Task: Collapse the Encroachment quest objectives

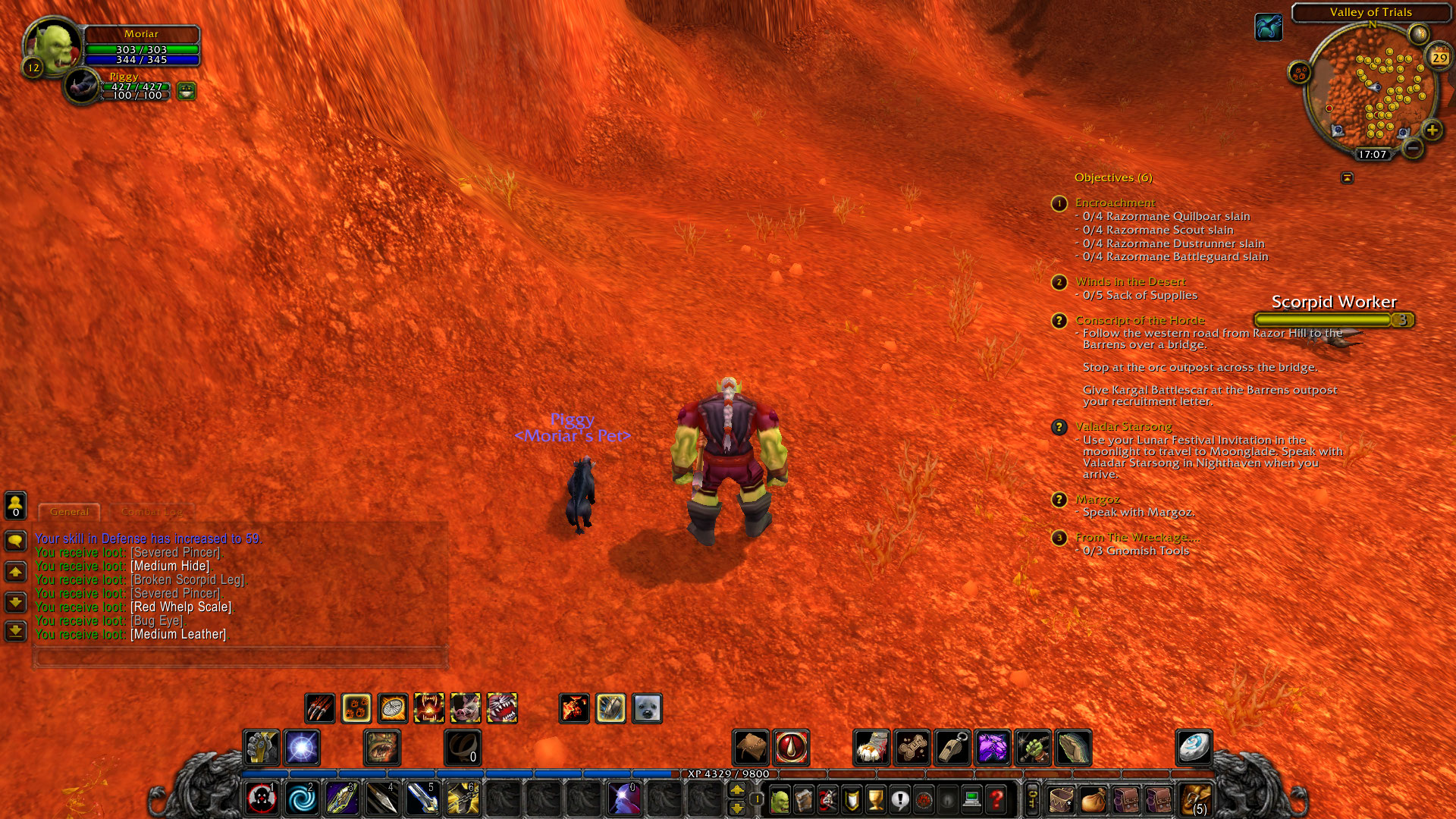Action: coord(1059,202)
